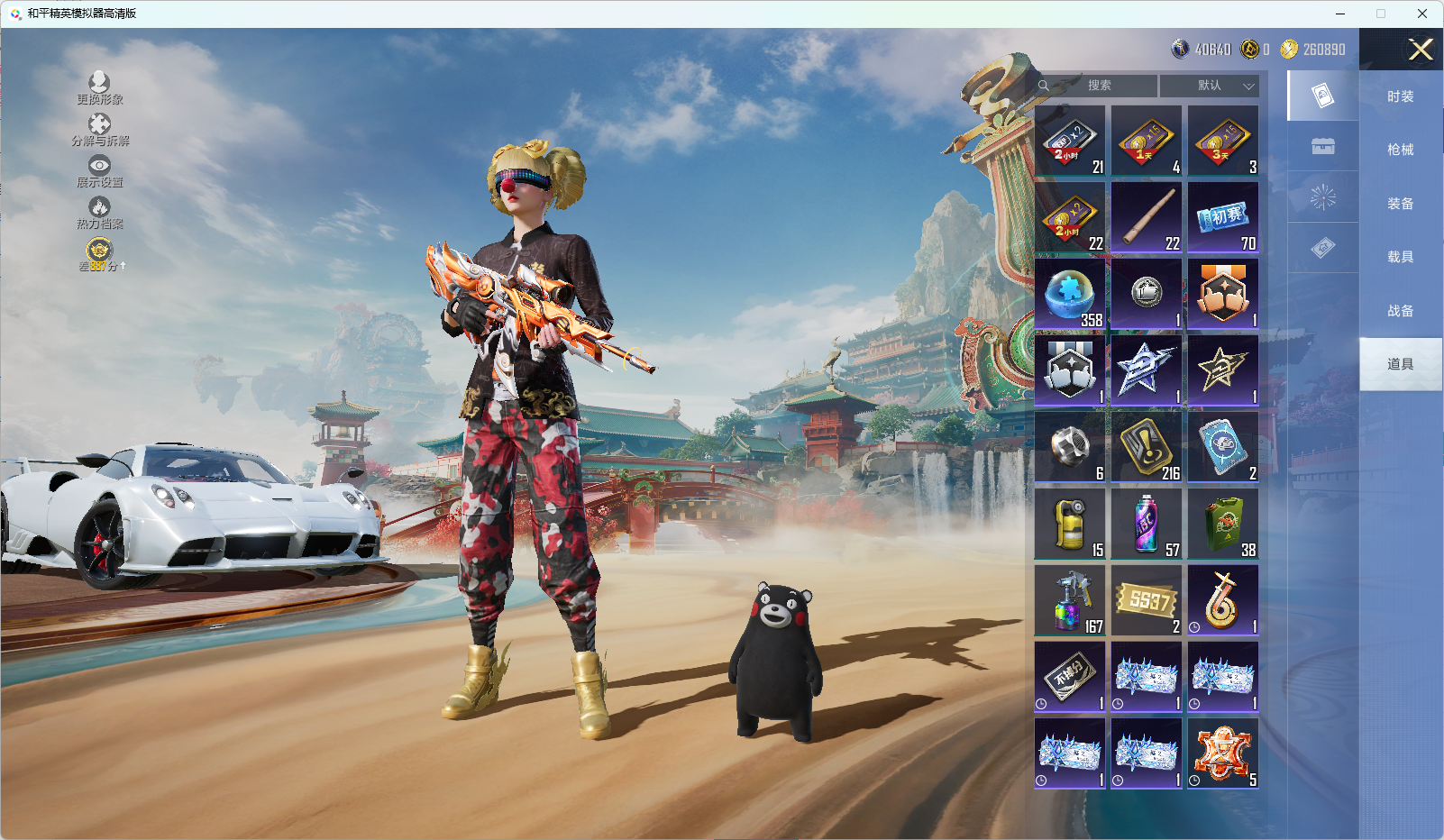
Task: Choose the yellow gas canister item
Action: [1070, 525]
